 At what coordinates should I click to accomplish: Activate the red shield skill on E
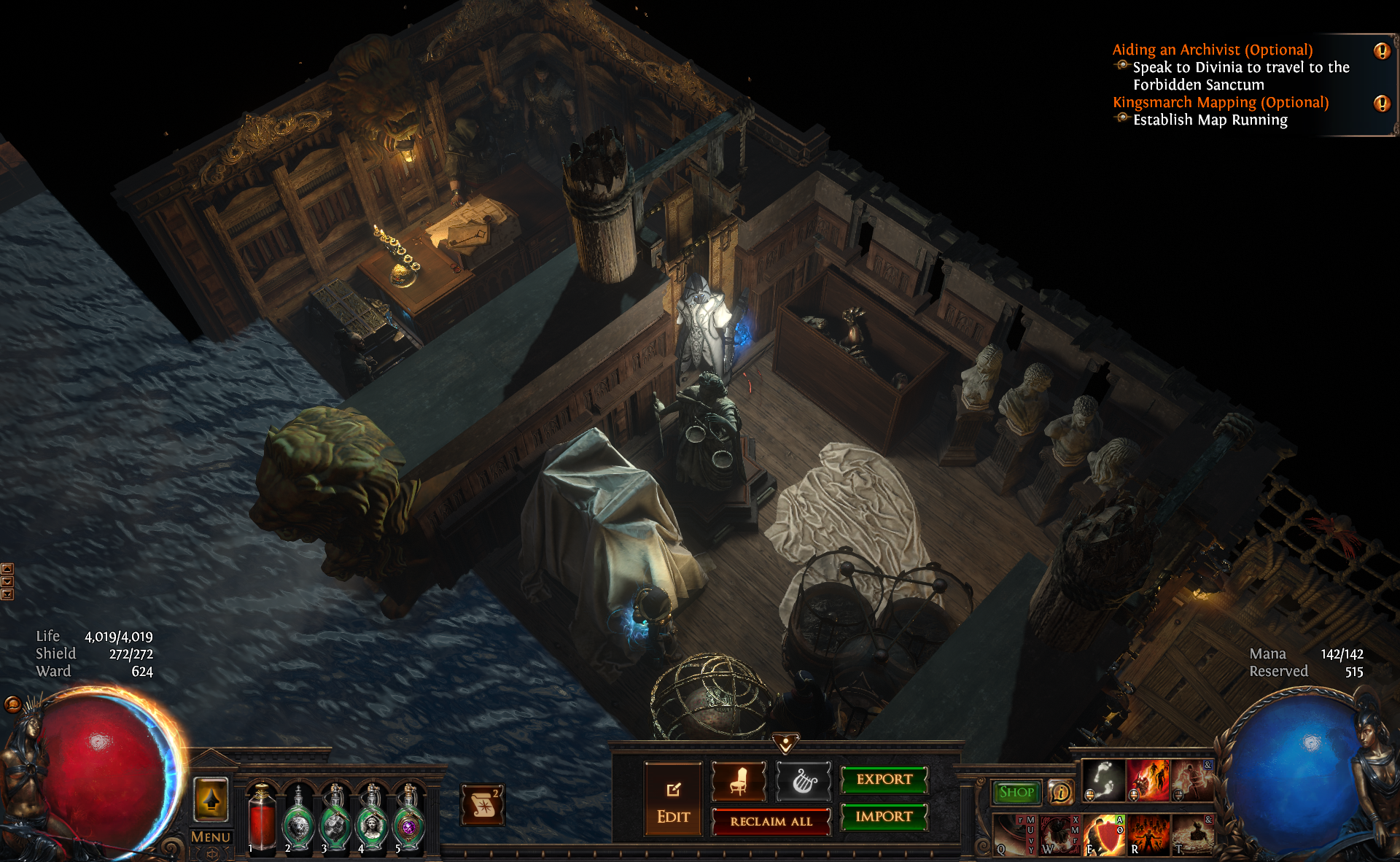coord(1104,835)
